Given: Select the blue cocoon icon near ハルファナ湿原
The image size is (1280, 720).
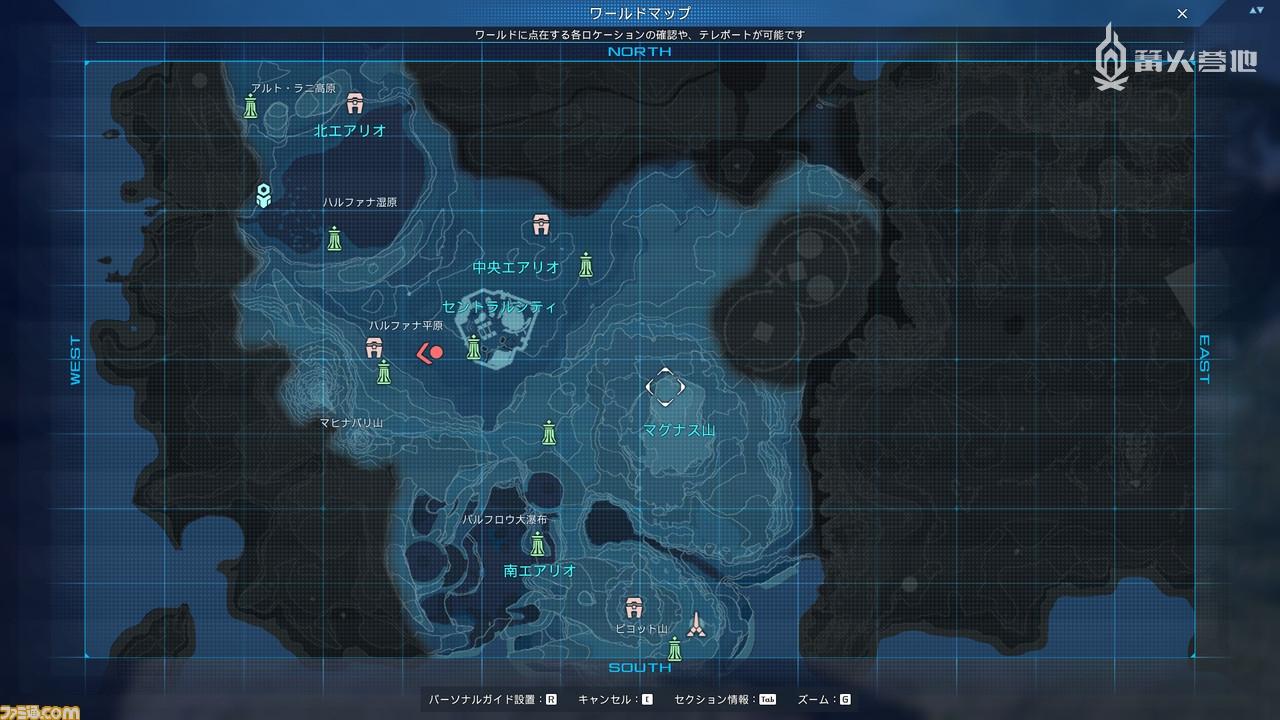Looking at the screenshot, I should point(264,196).
